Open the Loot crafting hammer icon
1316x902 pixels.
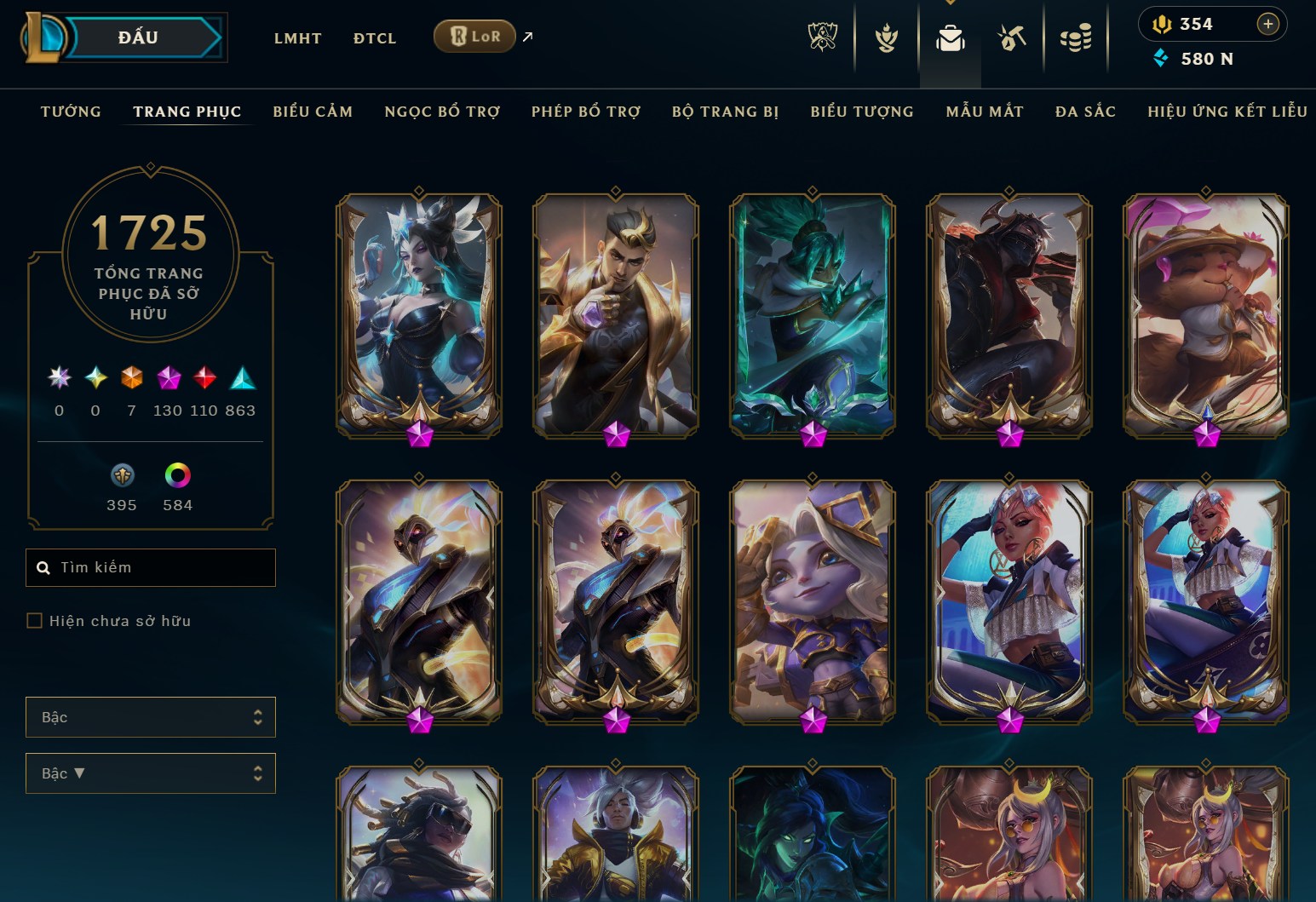(1011, 37)
